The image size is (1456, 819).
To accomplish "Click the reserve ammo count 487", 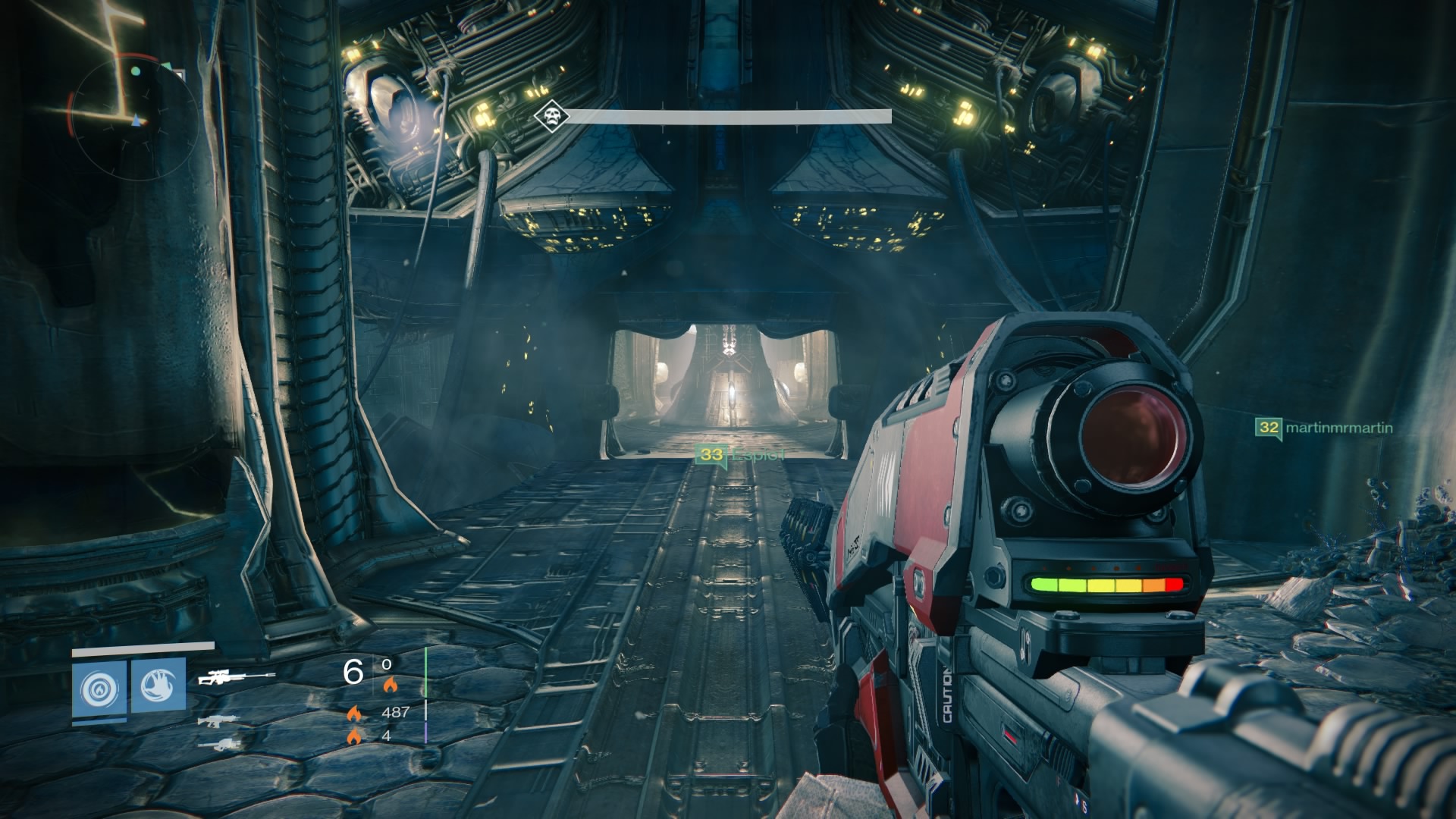I will point(397,712).
